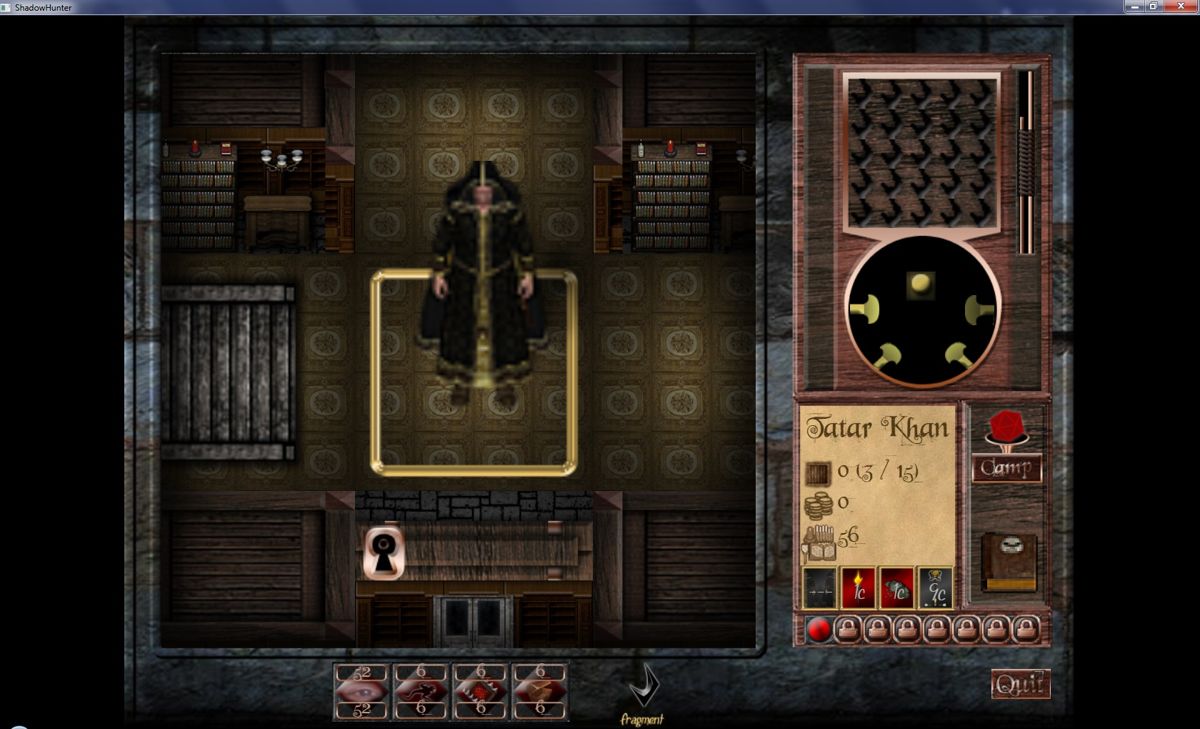Click the red rose icon above Camp

click(1006, 427)
